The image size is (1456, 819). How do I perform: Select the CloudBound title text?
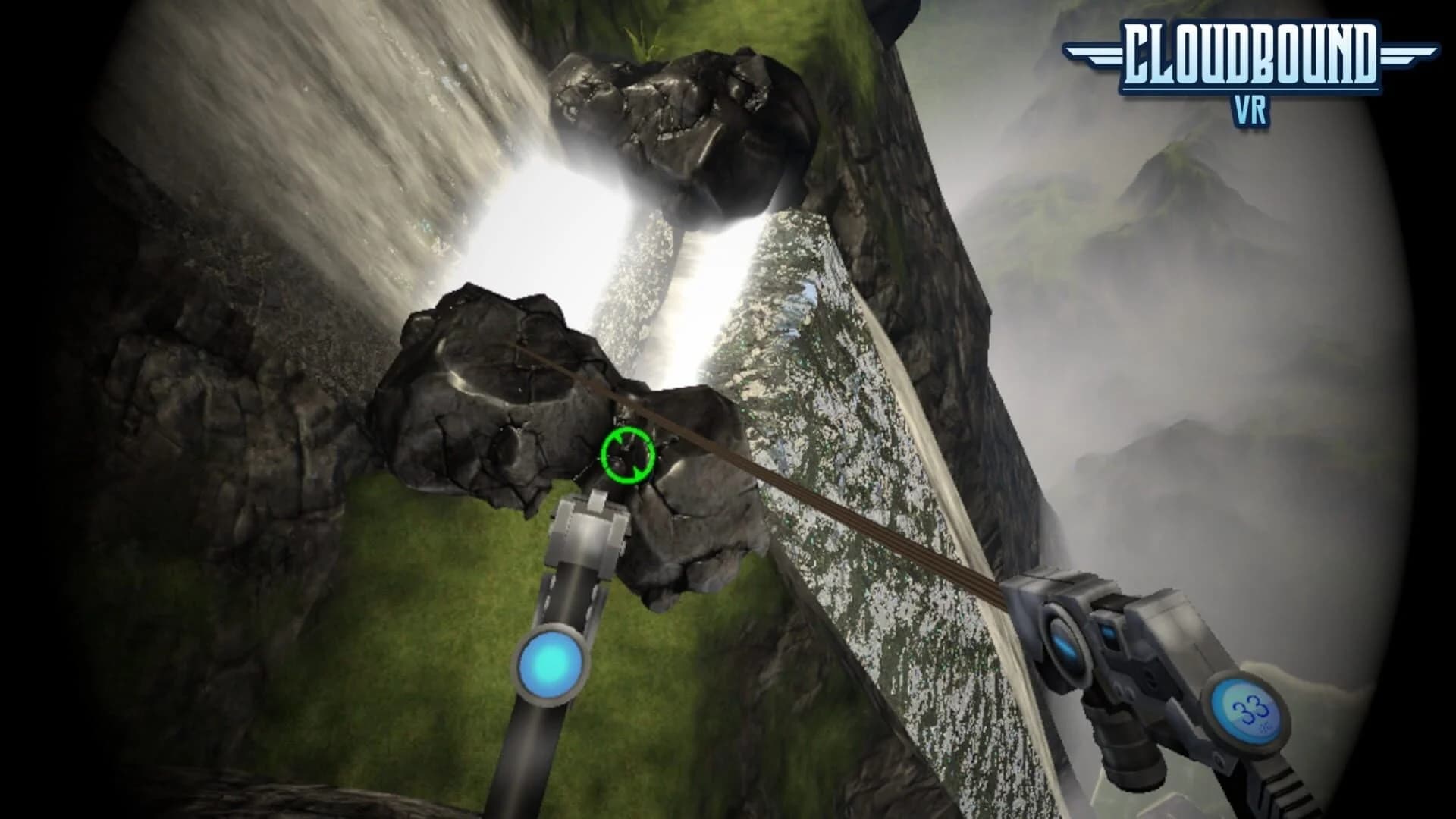point(1251,55)
